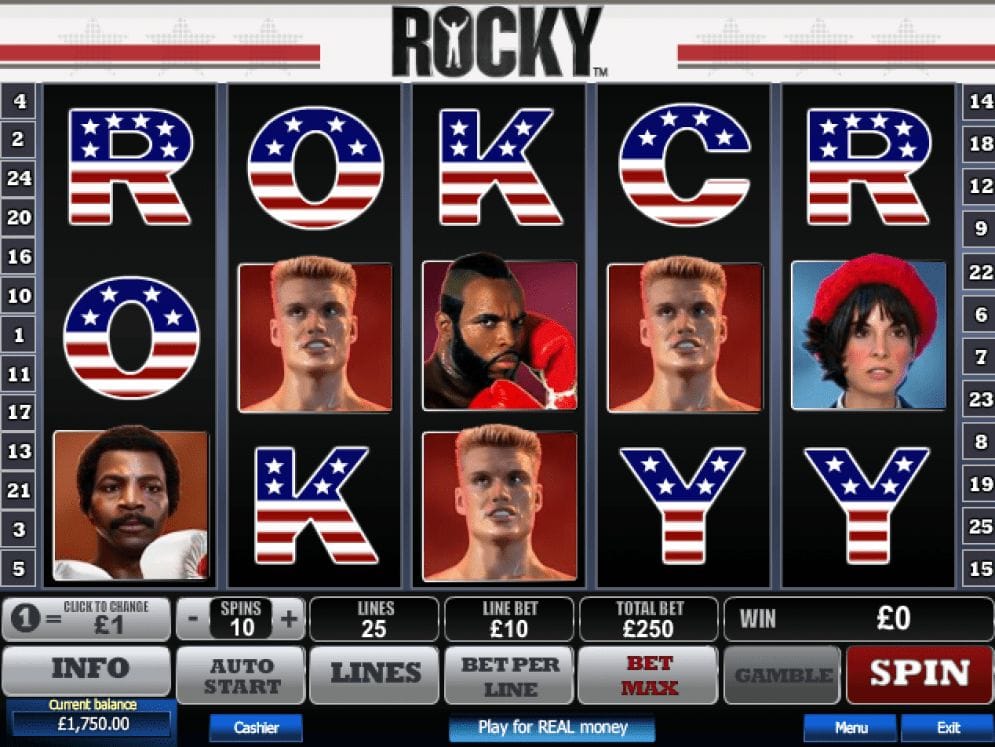Select payline number 1 marker
This screenshot has width=995, height=747.
pos(18,335)
